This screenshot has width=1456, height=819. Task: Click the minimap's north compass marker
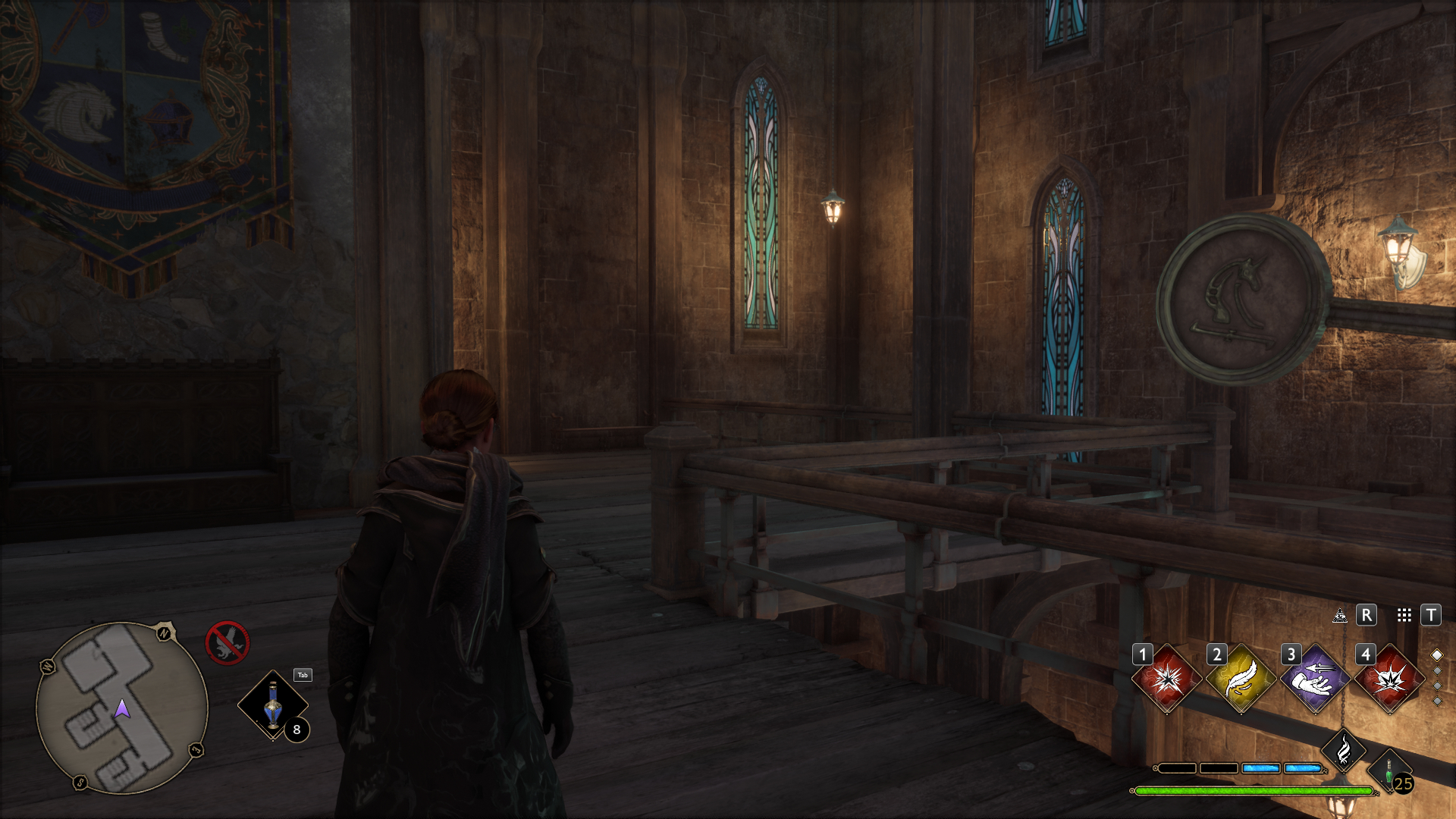tap(165, 632)
